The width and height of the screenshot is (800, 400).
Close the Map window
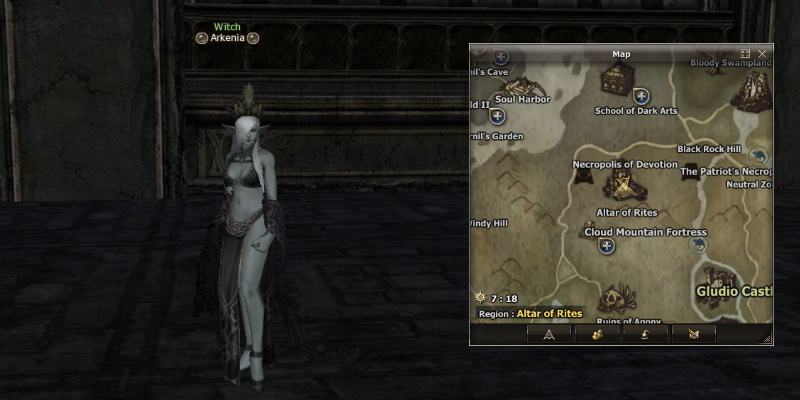pyautogui.click(x=763, y=54)
